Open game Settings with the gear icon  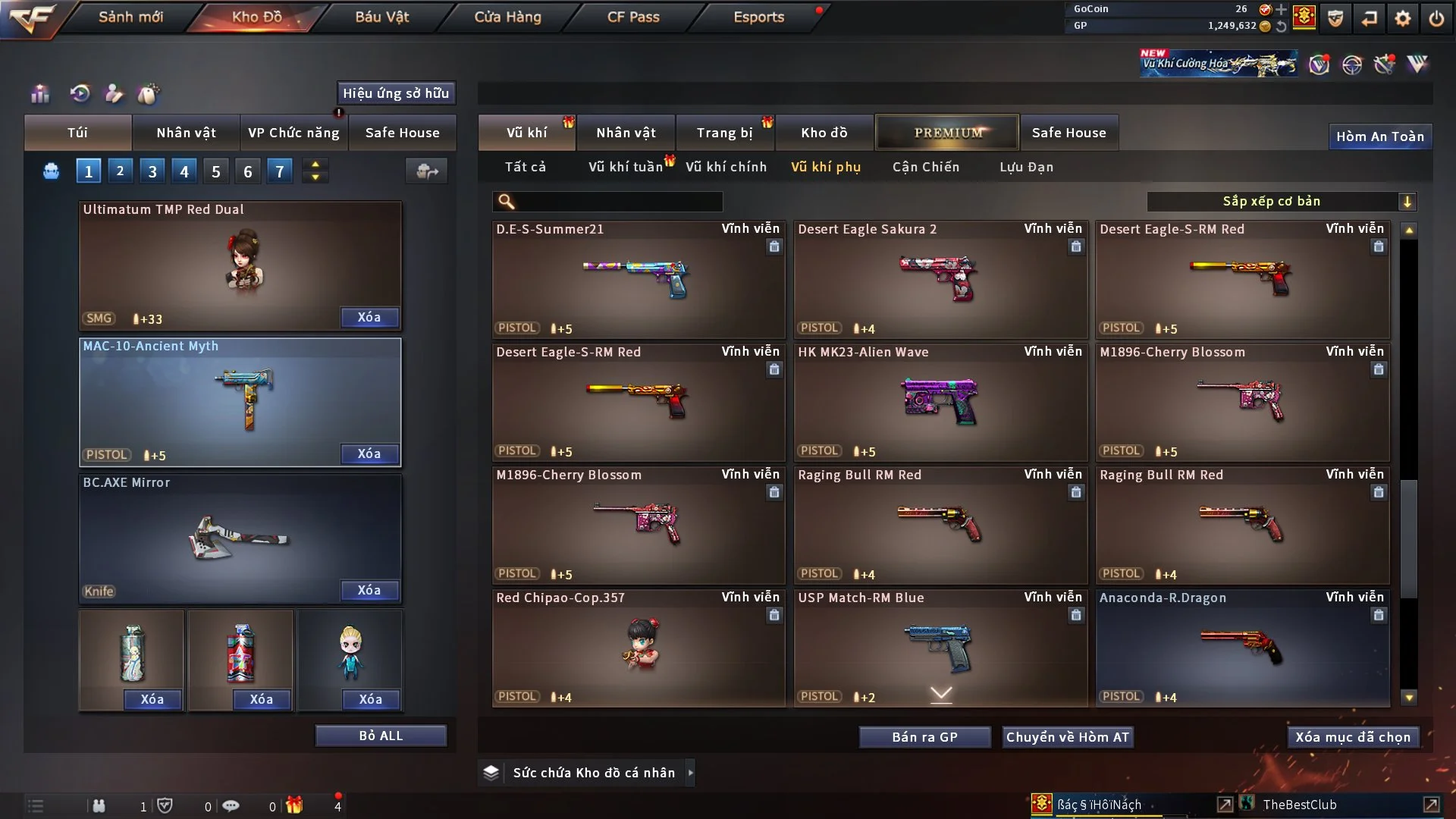click(x=1402, y=20)
